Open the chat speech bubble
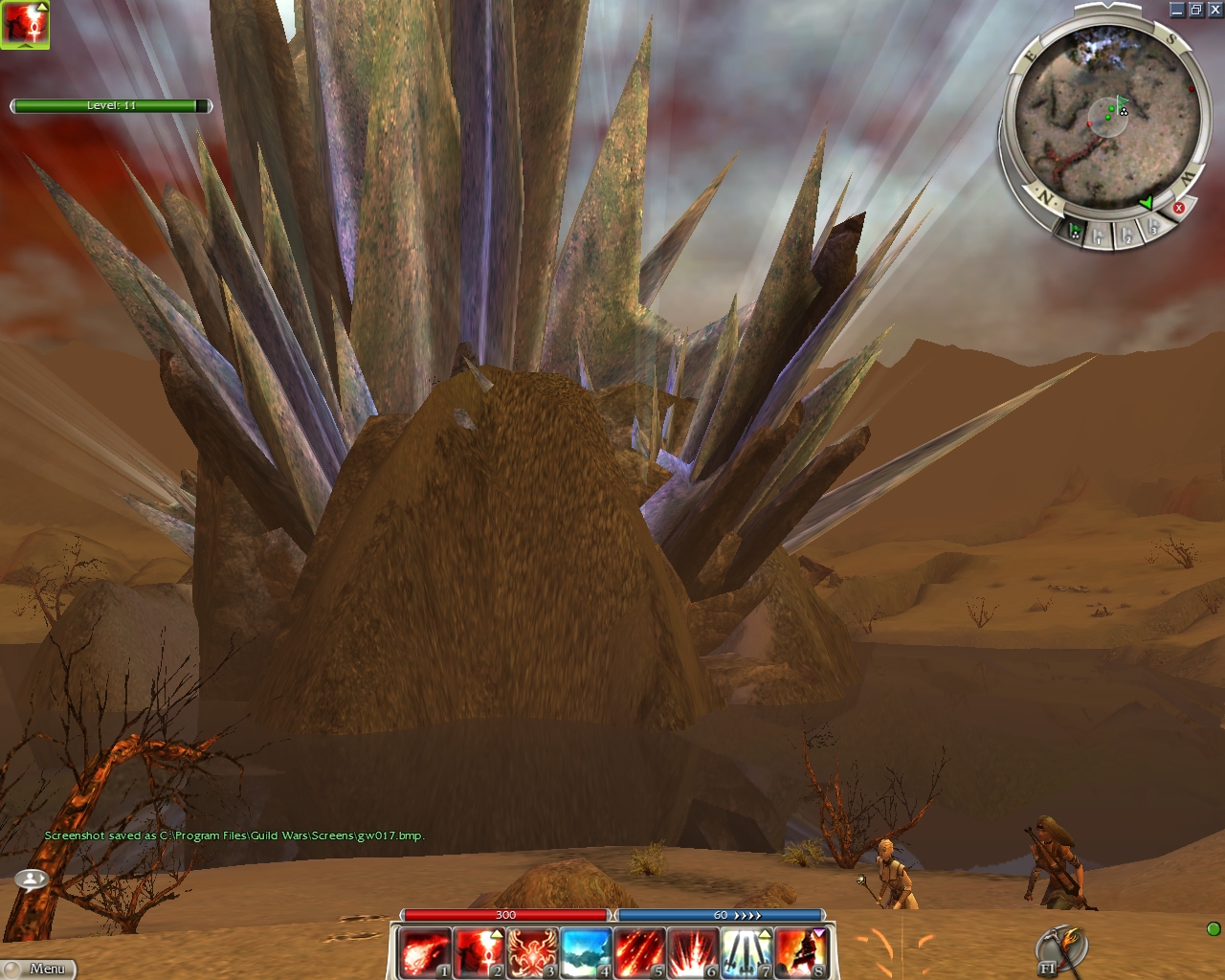This screenshot has height=980, width=1225. point(32,878)
